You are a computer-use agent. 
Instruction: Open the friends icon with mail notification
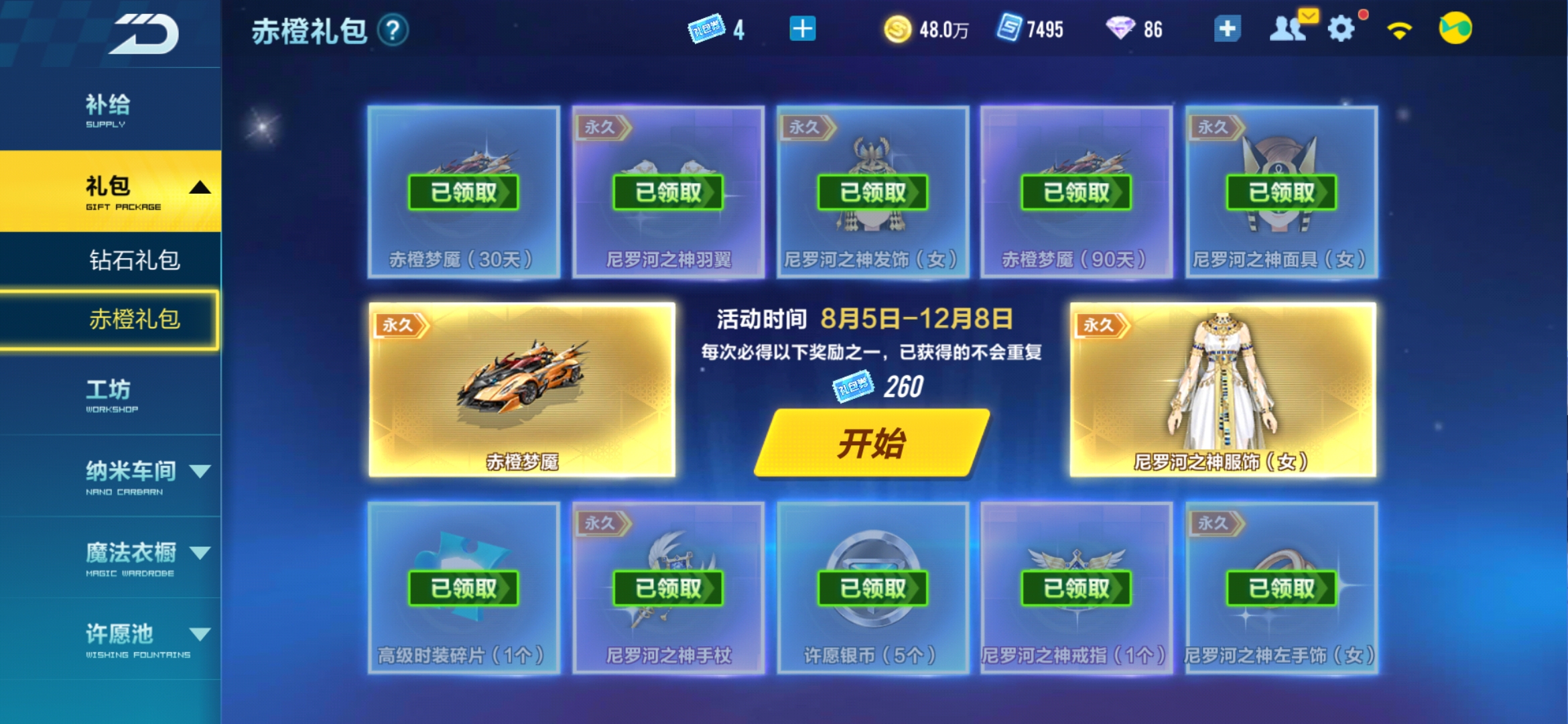point(1289,29)
